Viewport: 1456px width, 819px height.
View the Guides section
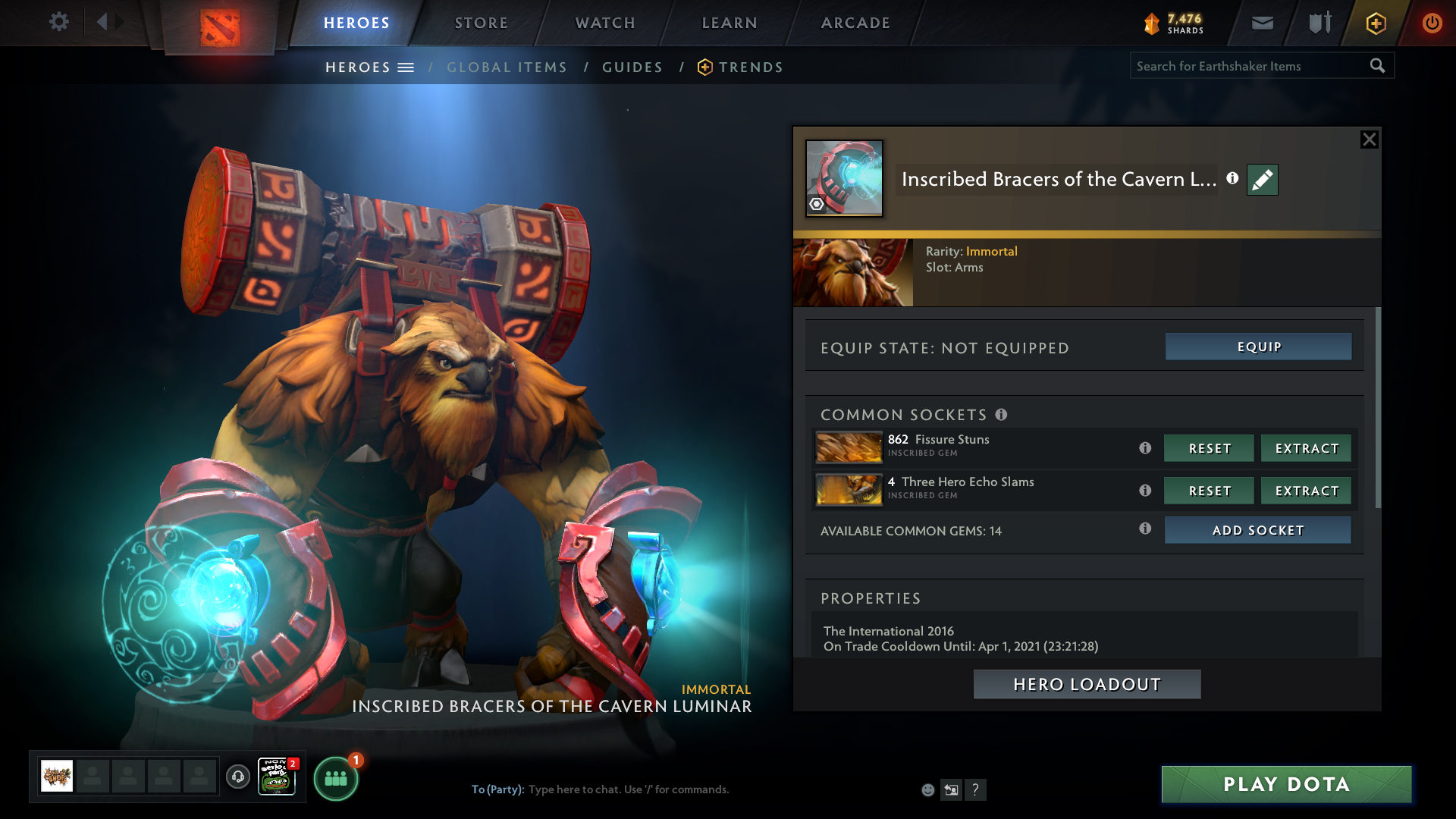[632, 67]
